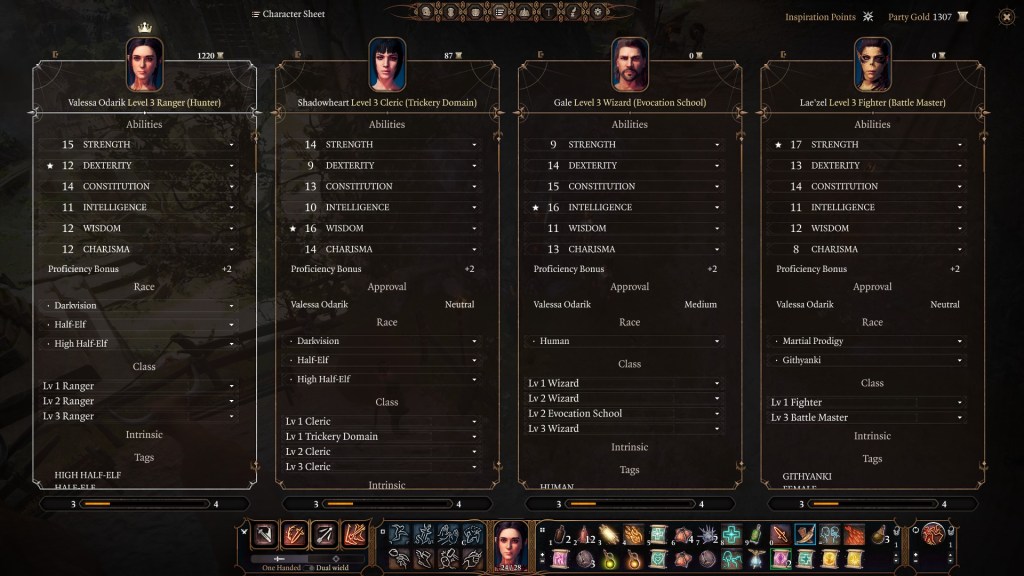Select Shadowheart's portrait

point(386,64)
